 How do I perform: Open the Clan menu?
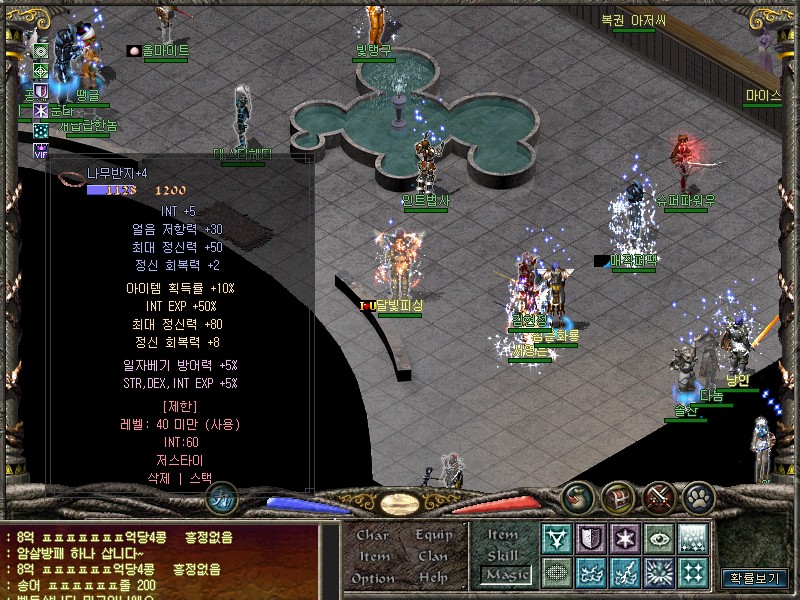pyautogui.click(x=434, y=557)
